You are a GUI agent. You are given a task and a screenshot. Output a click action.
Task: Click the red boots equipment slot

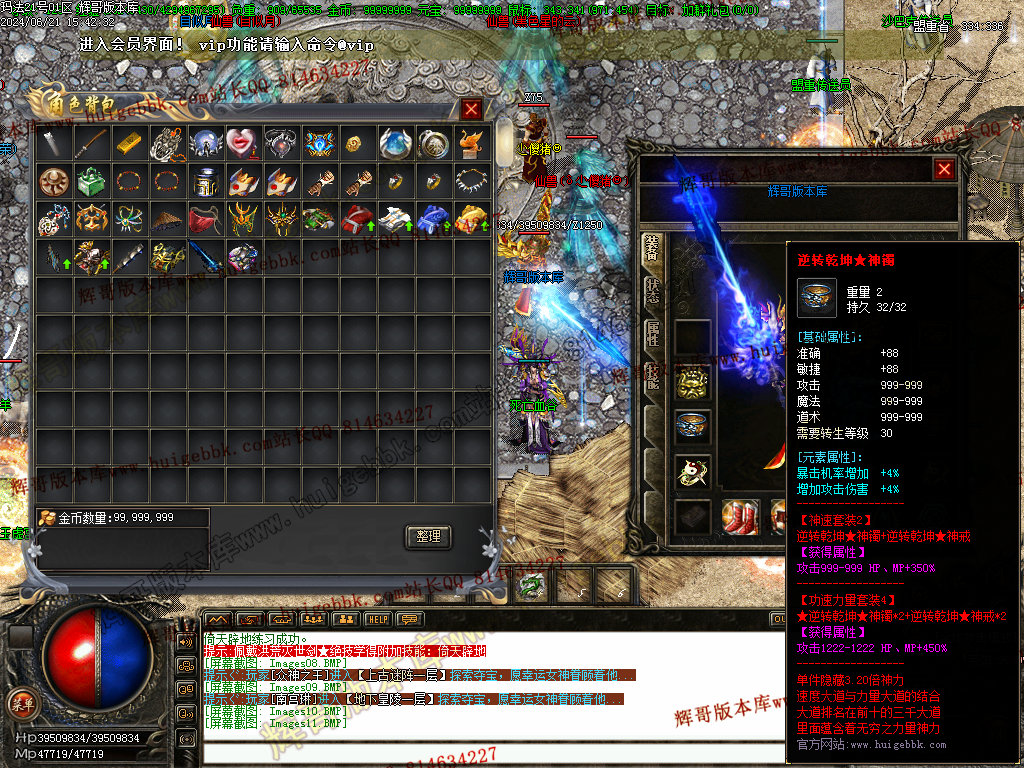[x=740, y=516]
